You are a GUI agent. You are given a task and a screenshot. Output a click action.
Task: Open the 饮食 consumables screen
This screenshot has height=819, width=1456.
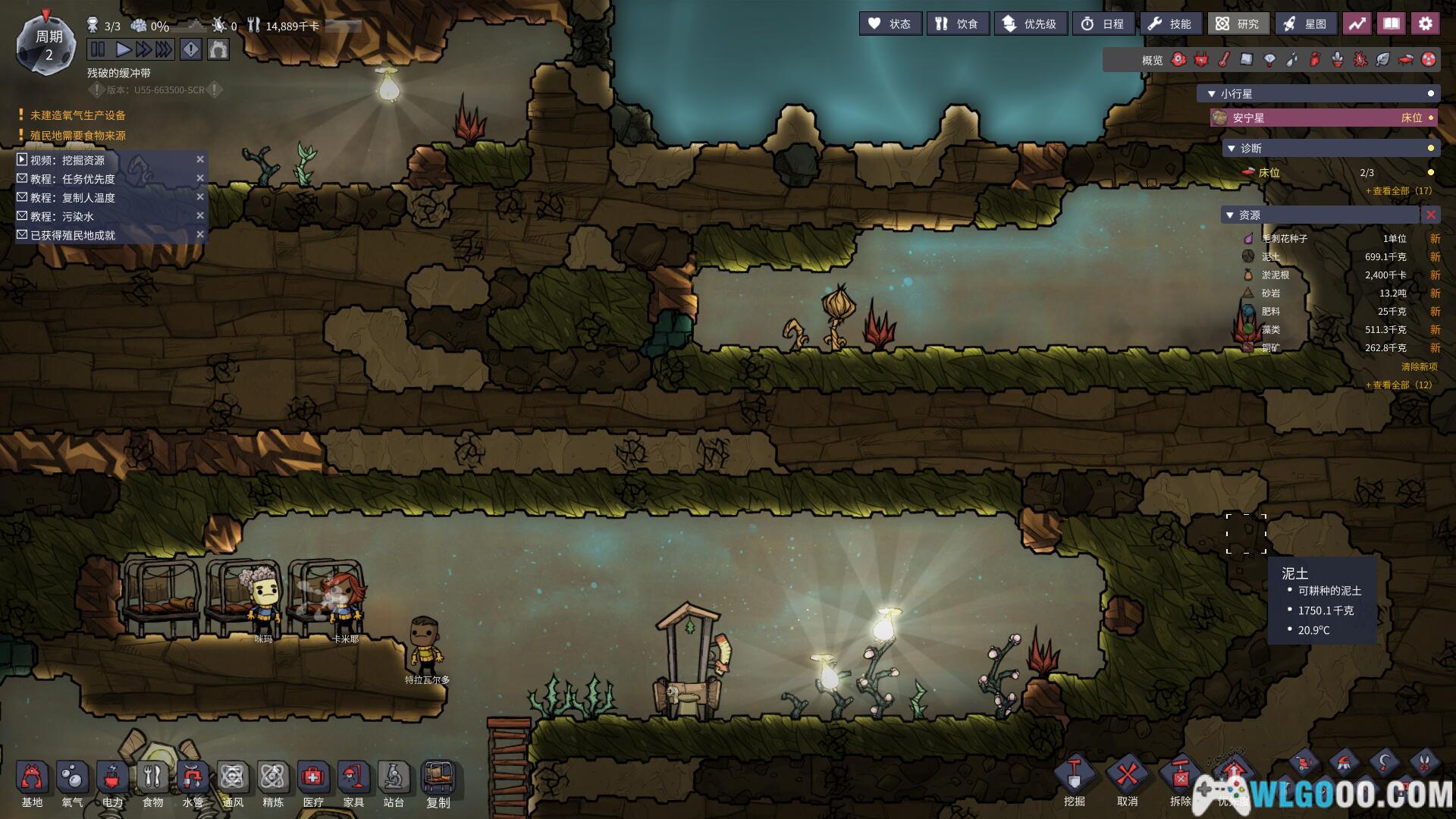(x=957, y=24)
